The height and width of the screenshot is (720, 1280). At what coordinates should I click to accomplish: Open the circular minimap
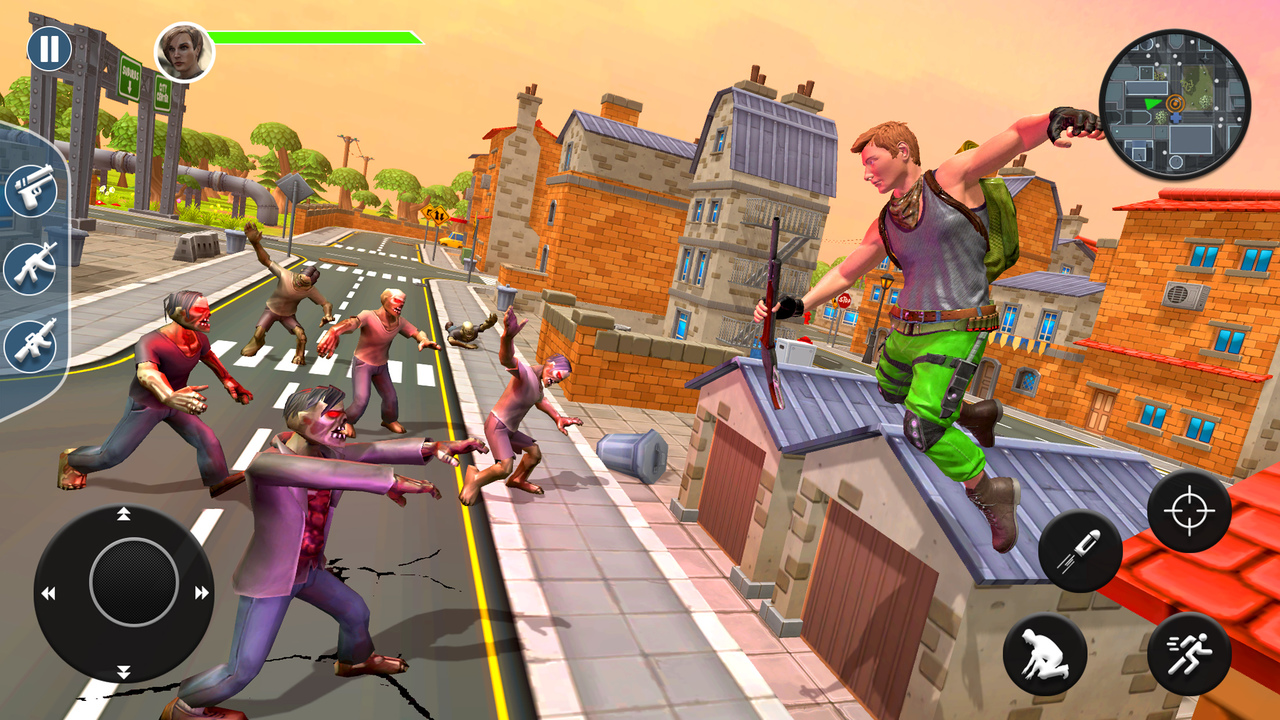click(x=1174, y=104)
